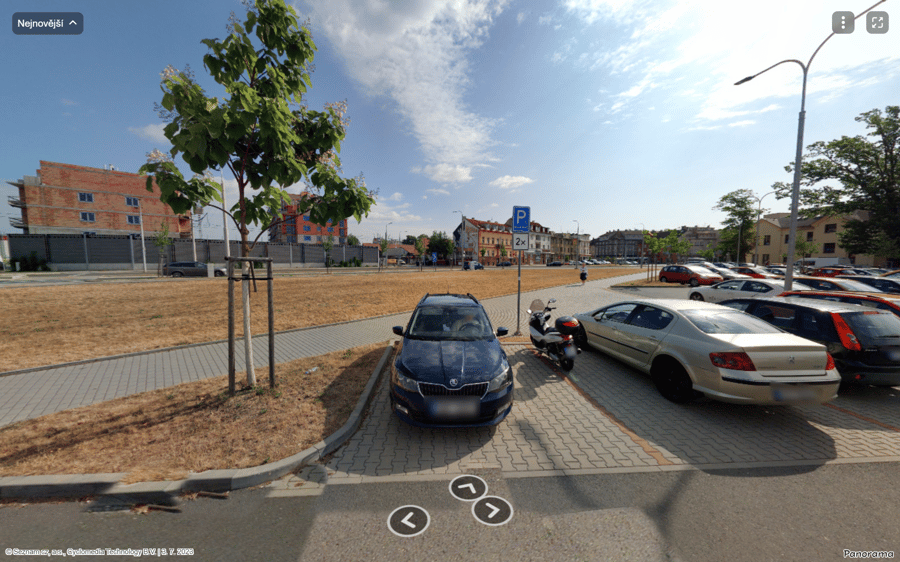Move along the right navigation arrow
The height and width of the screenshot is (562, 900).
492,510
